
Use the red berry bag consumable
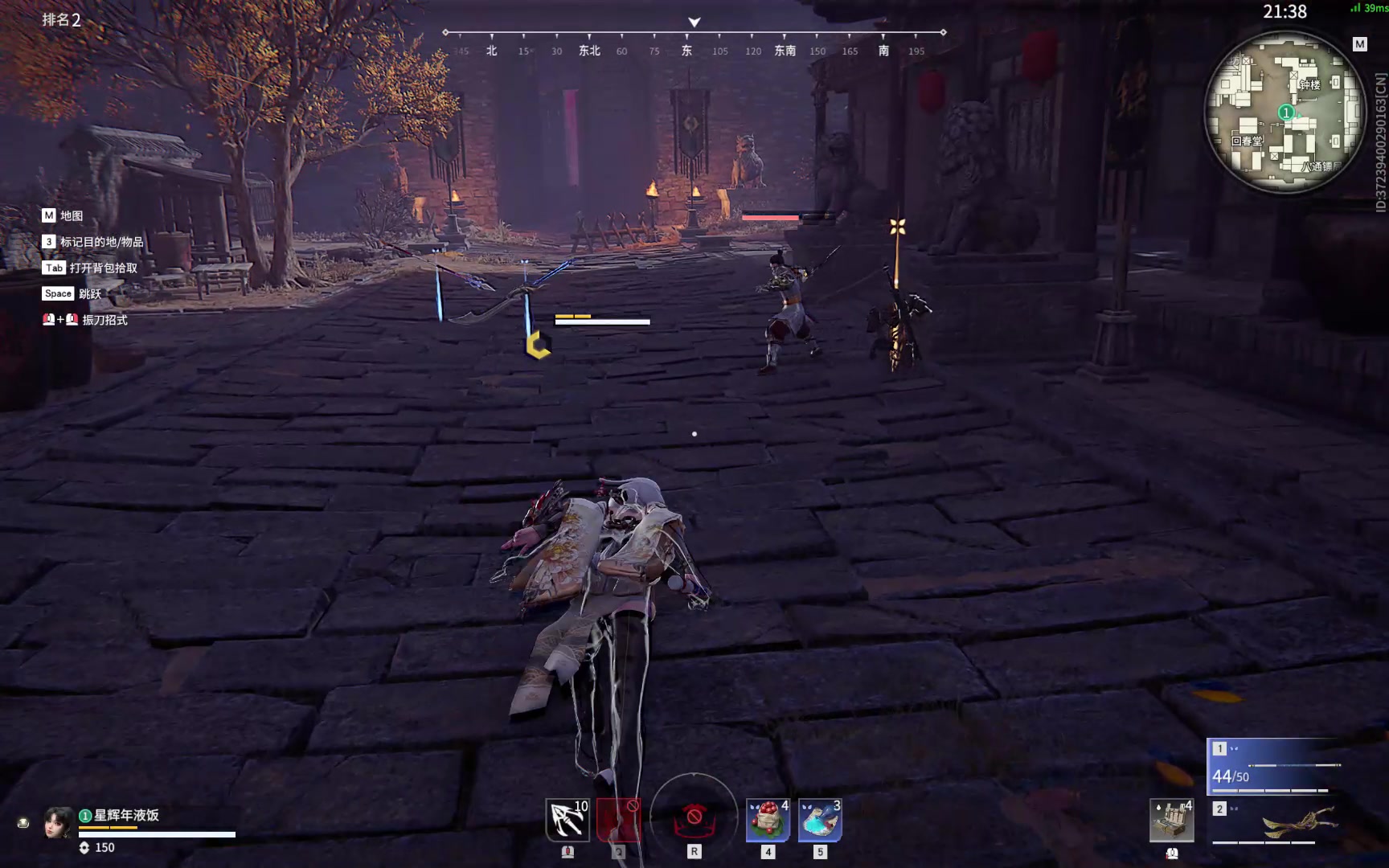point(768,820)
